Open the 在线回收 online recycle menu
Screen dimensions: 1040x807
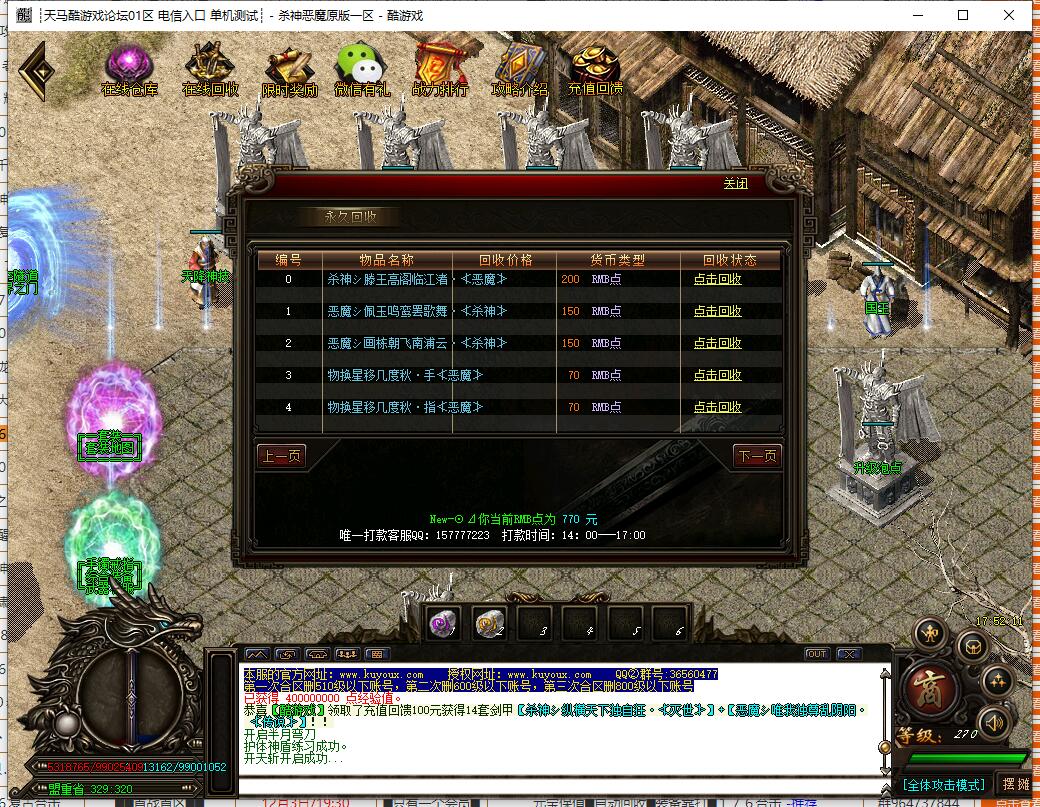coord(210,70)
